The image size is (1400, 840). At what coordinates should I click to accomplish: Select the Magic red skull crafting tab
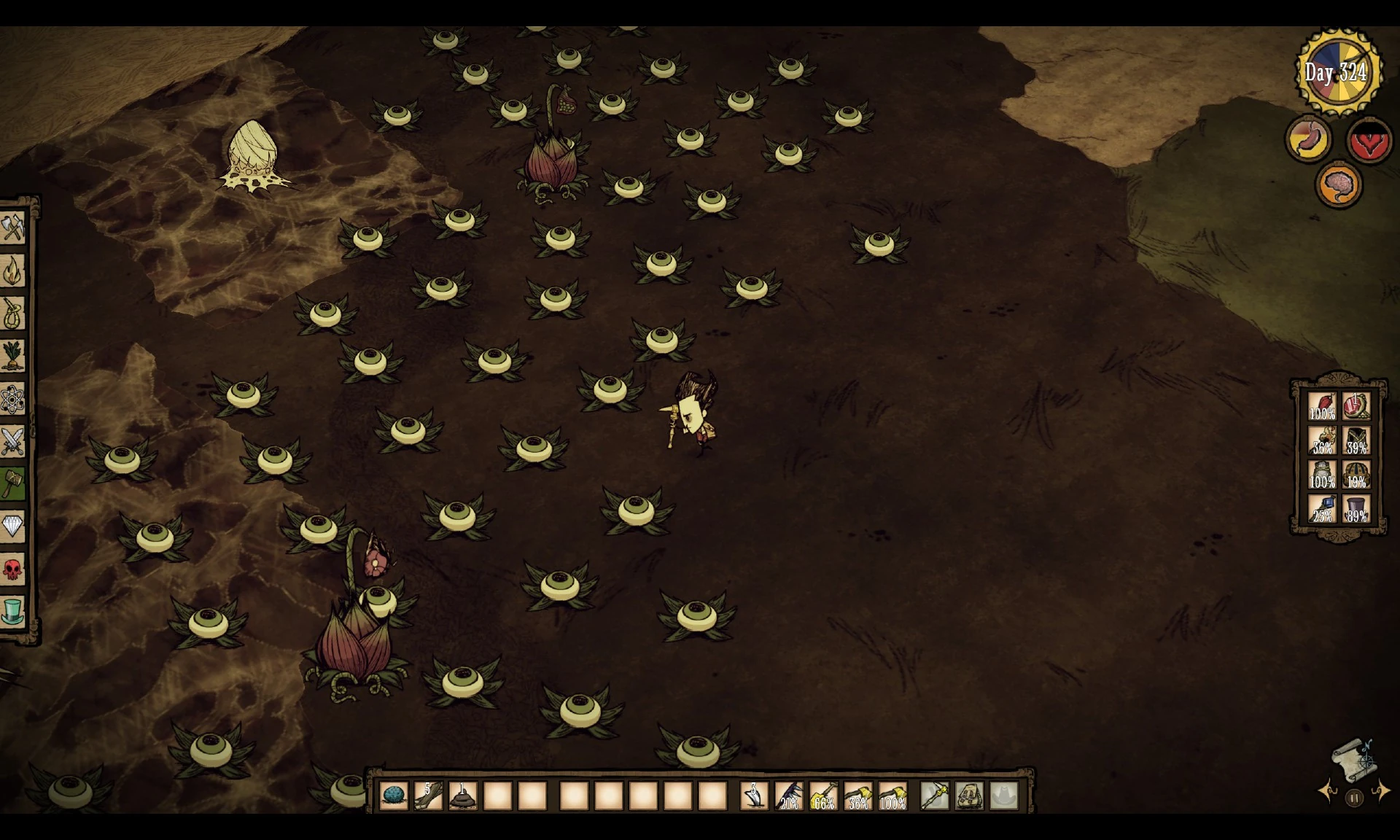coord(12,569)
